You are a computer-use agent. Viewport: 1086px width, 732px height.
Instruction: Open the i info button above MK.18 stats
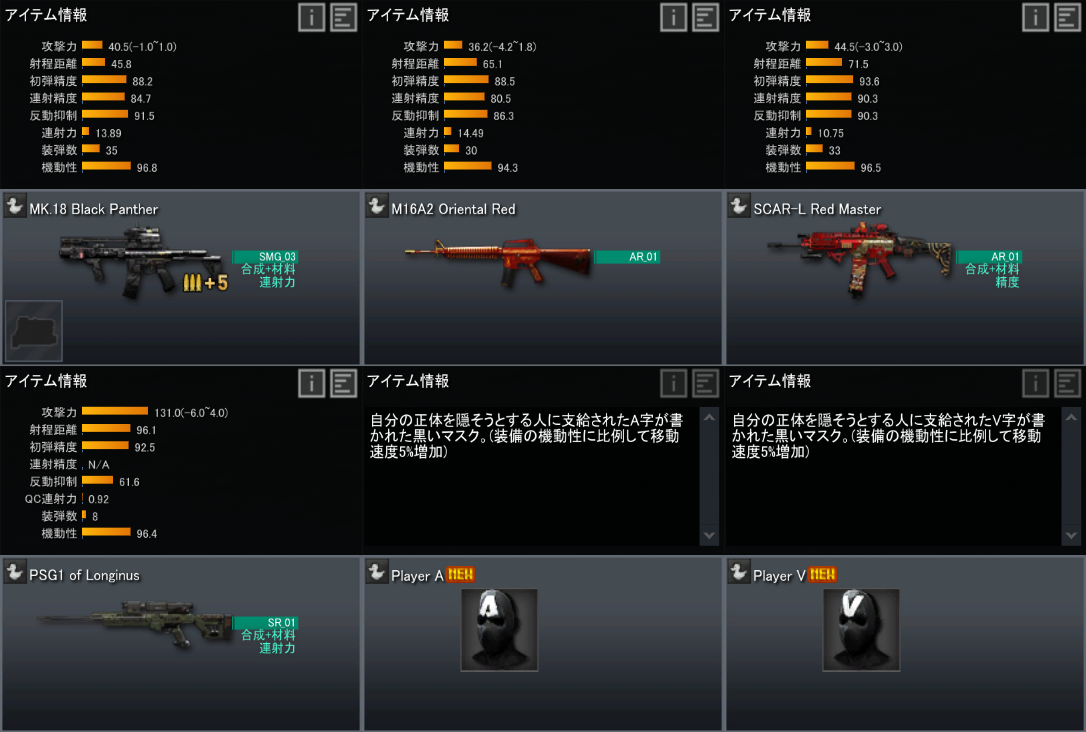click(x=311, y=17)
